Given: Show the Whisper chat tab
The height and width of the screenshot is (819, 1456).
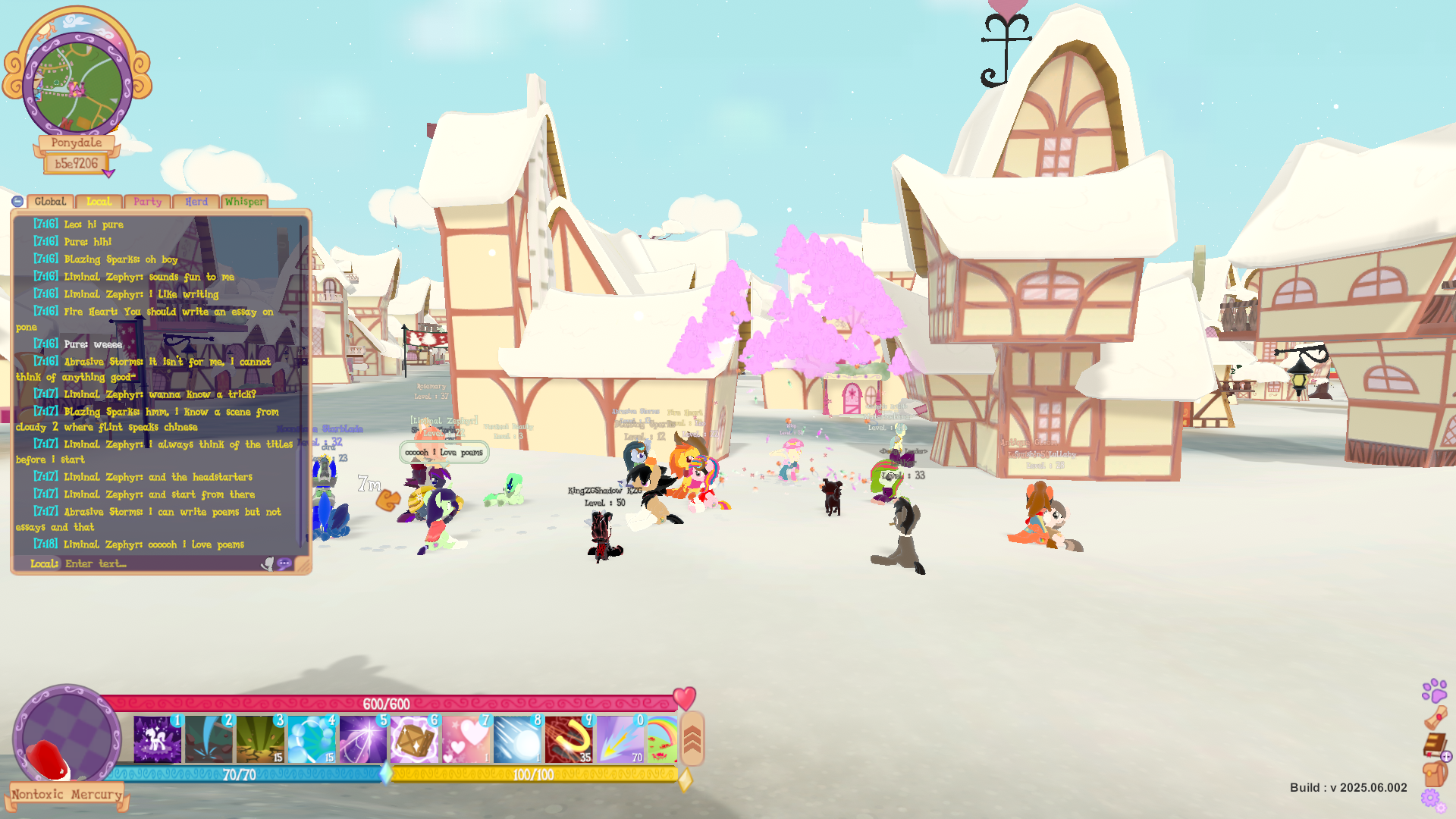Looking at the screenshot, I should point(244,202).
